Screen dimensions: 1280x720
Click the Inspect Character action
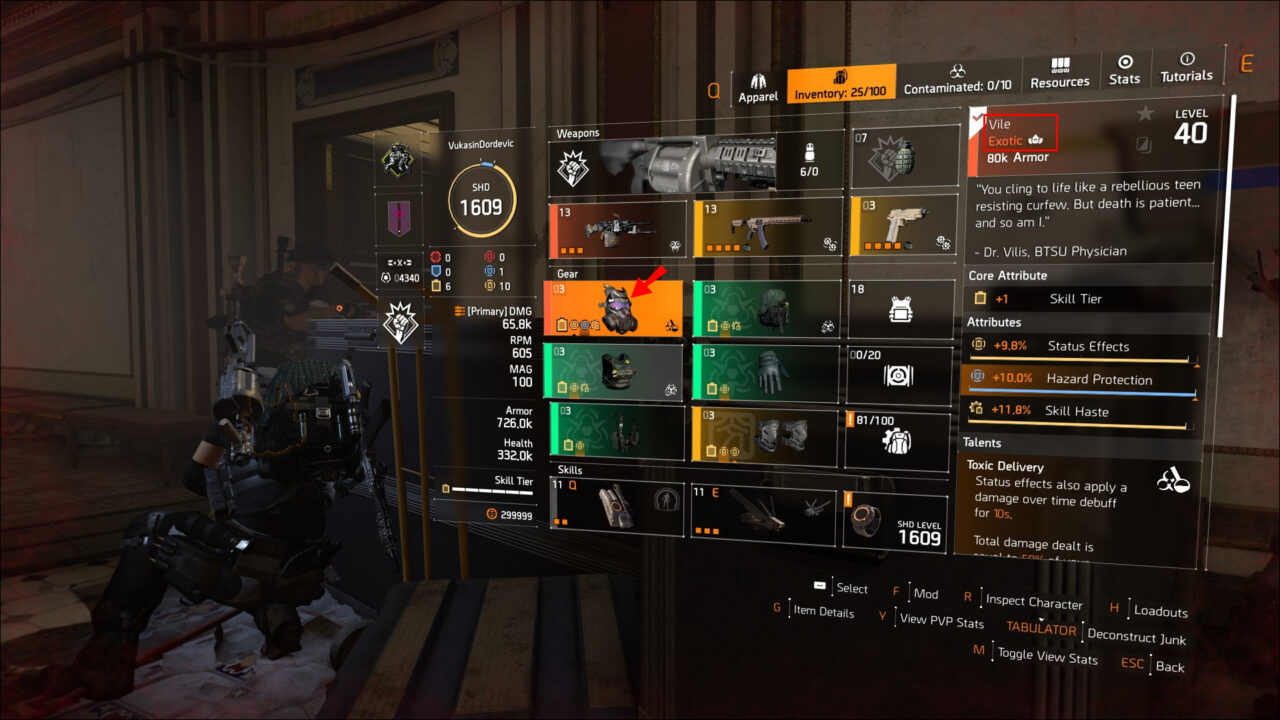(1033, 601)
